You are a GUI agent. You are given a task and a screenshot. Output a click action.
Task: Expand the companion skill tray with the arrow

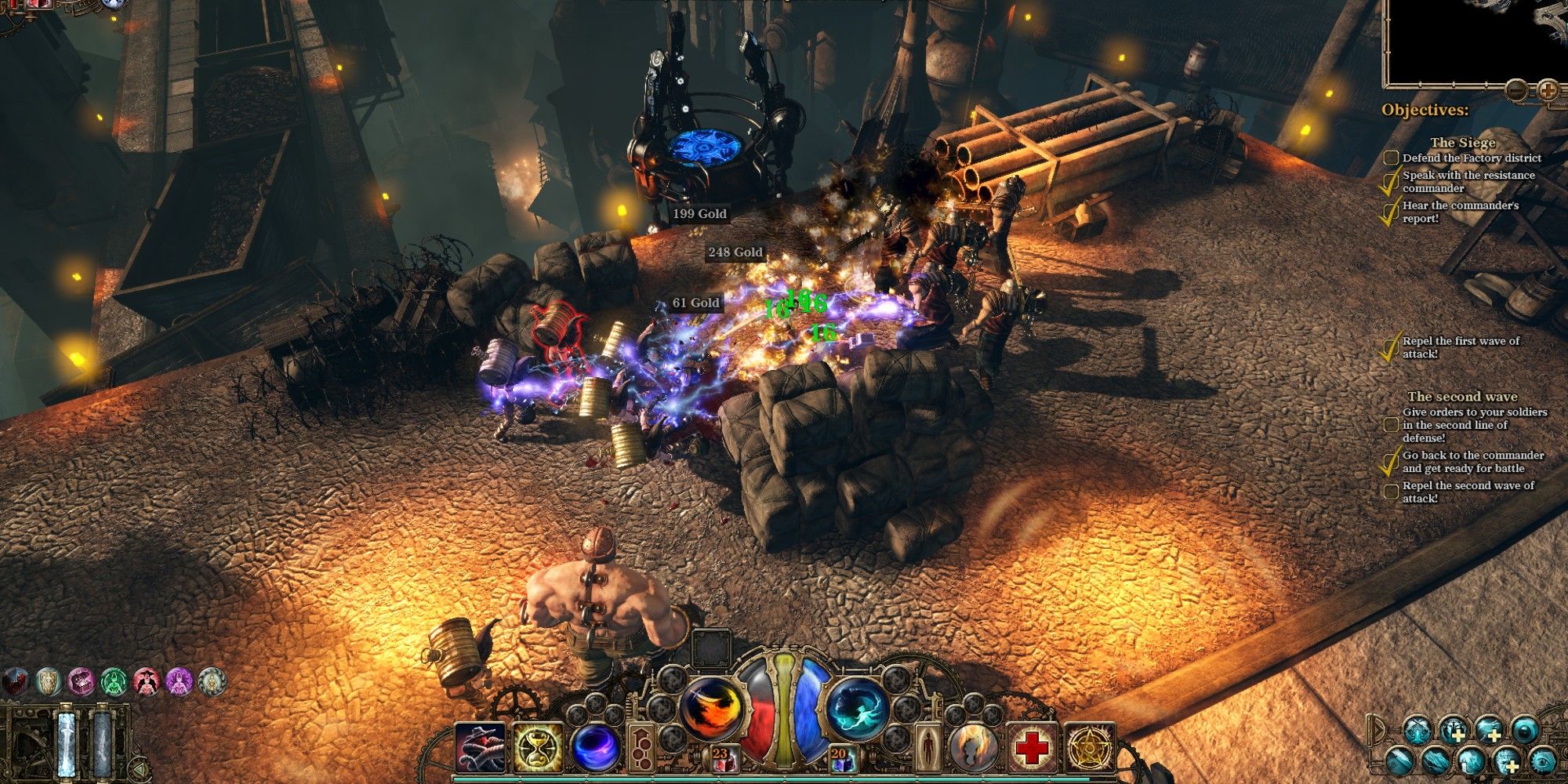[1378, 731]
